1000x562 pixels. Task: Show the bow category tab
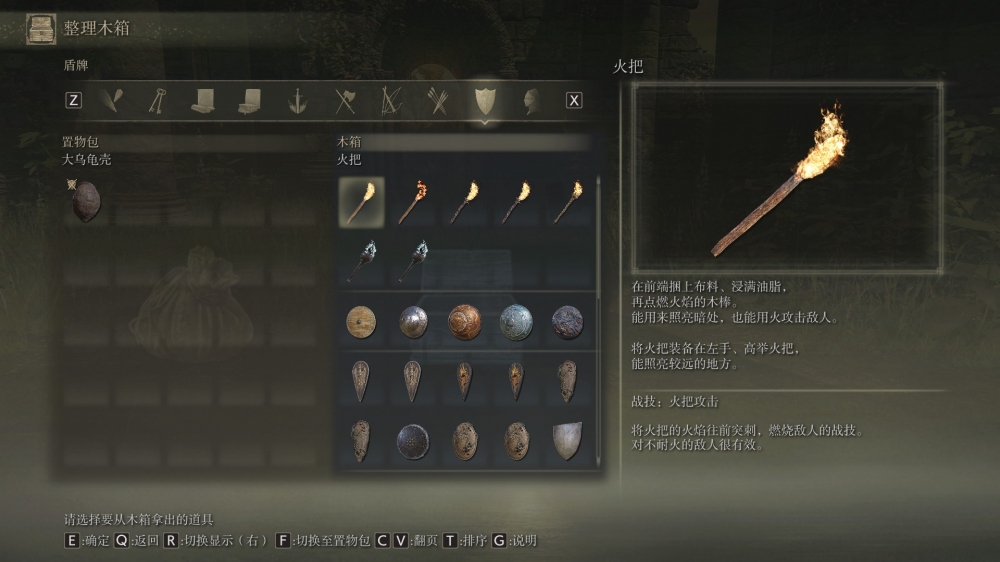pos(391,100)
